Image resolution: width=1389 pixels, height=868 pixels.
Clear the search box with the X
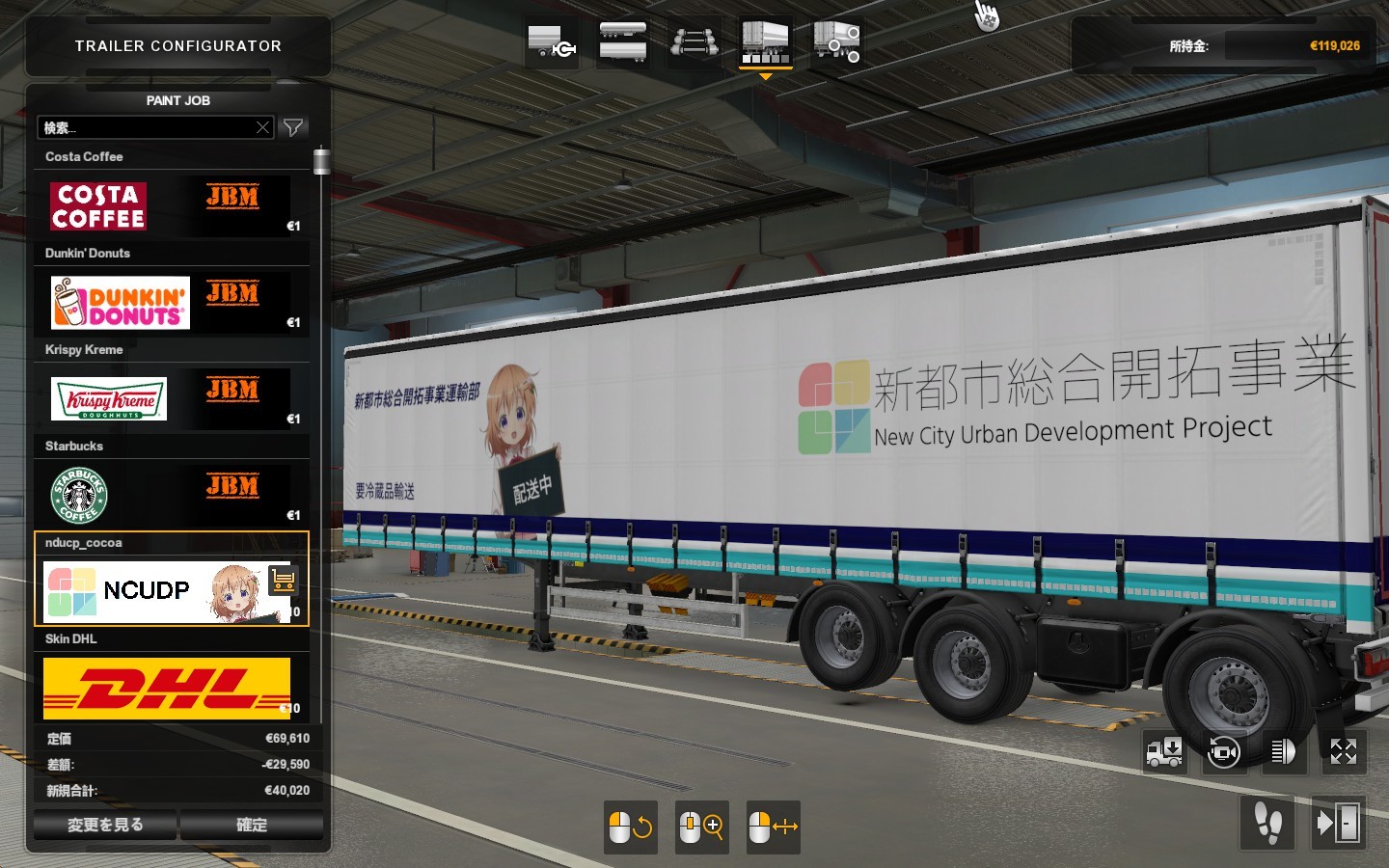(262, 127)
